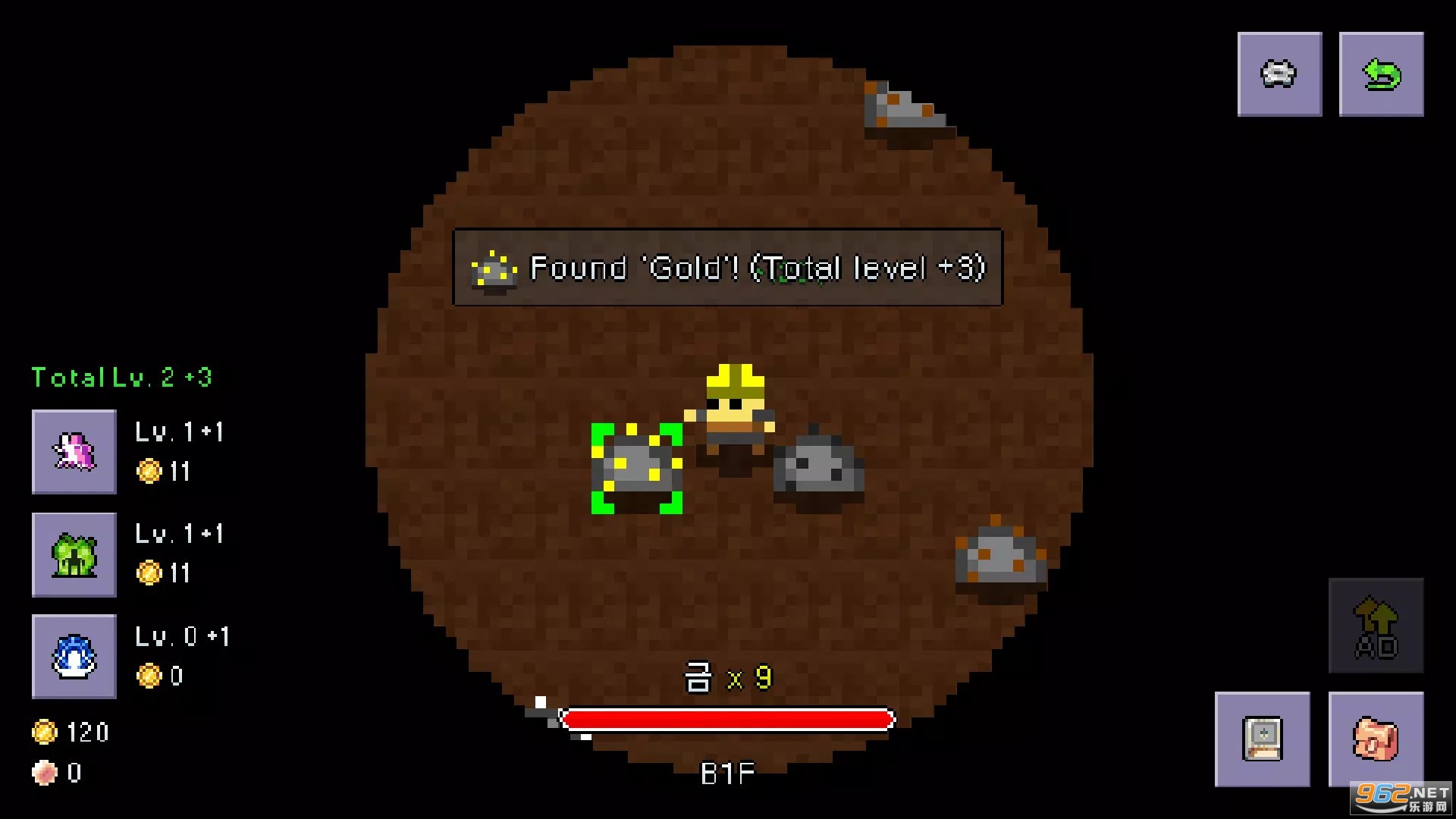Select the green slime upgrade icon
Image resolution: width=1456 pixels, height=819 pixels.
coord(73,554)
